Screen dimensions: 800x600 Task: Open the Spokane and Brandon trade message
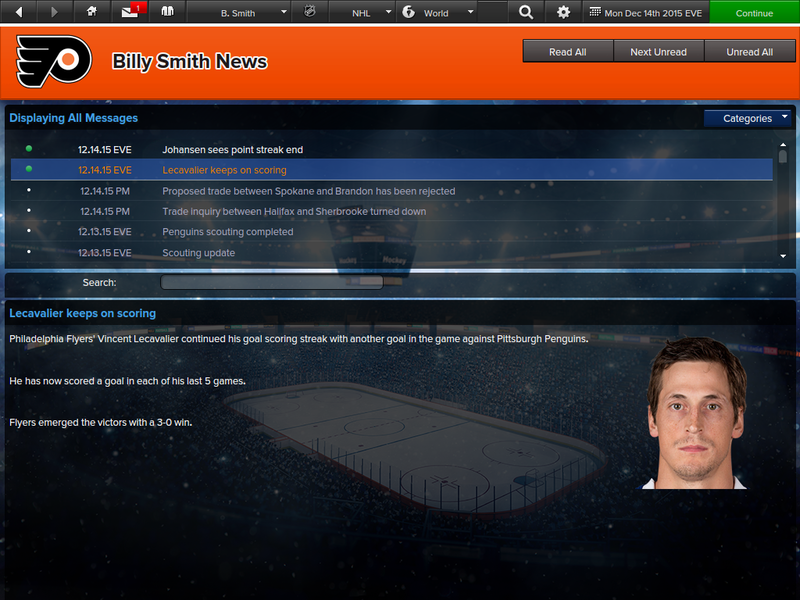coord(308,191)
